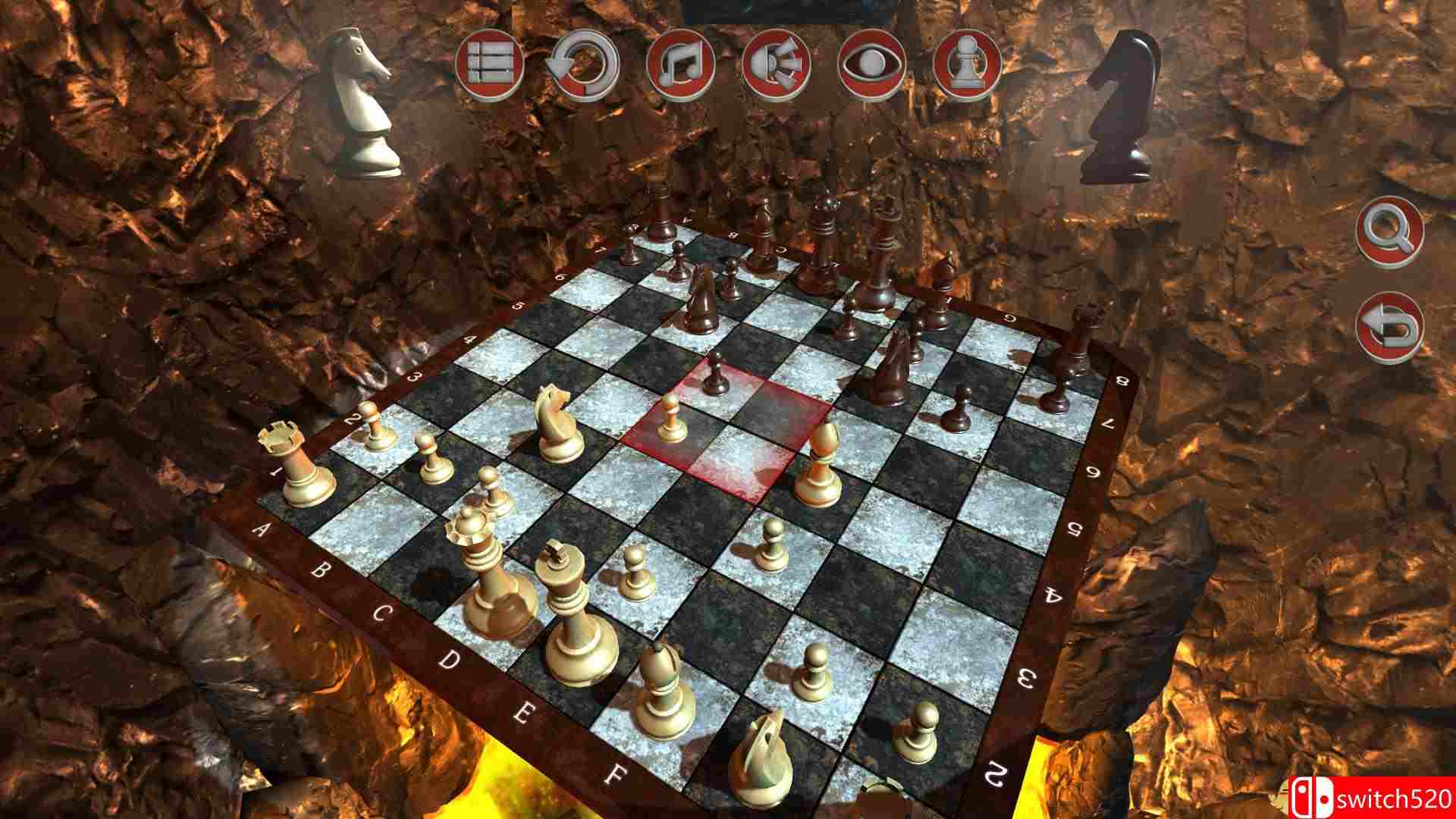Open the in-game menu list icon
Screen dimensions: 1456x819
tap(491, 67)
